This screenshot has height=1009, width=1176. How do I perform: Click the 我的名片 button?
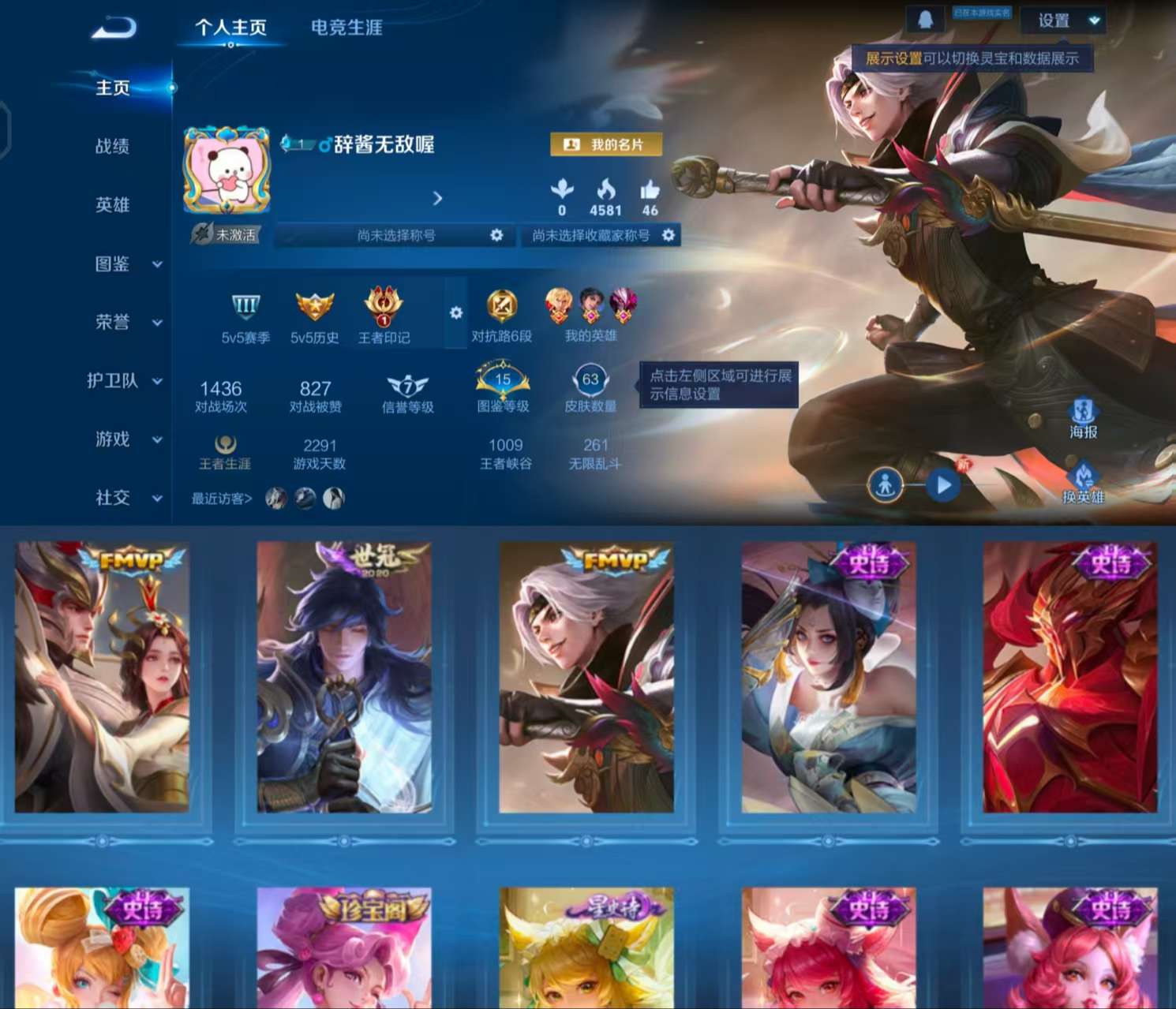point(605,145)
